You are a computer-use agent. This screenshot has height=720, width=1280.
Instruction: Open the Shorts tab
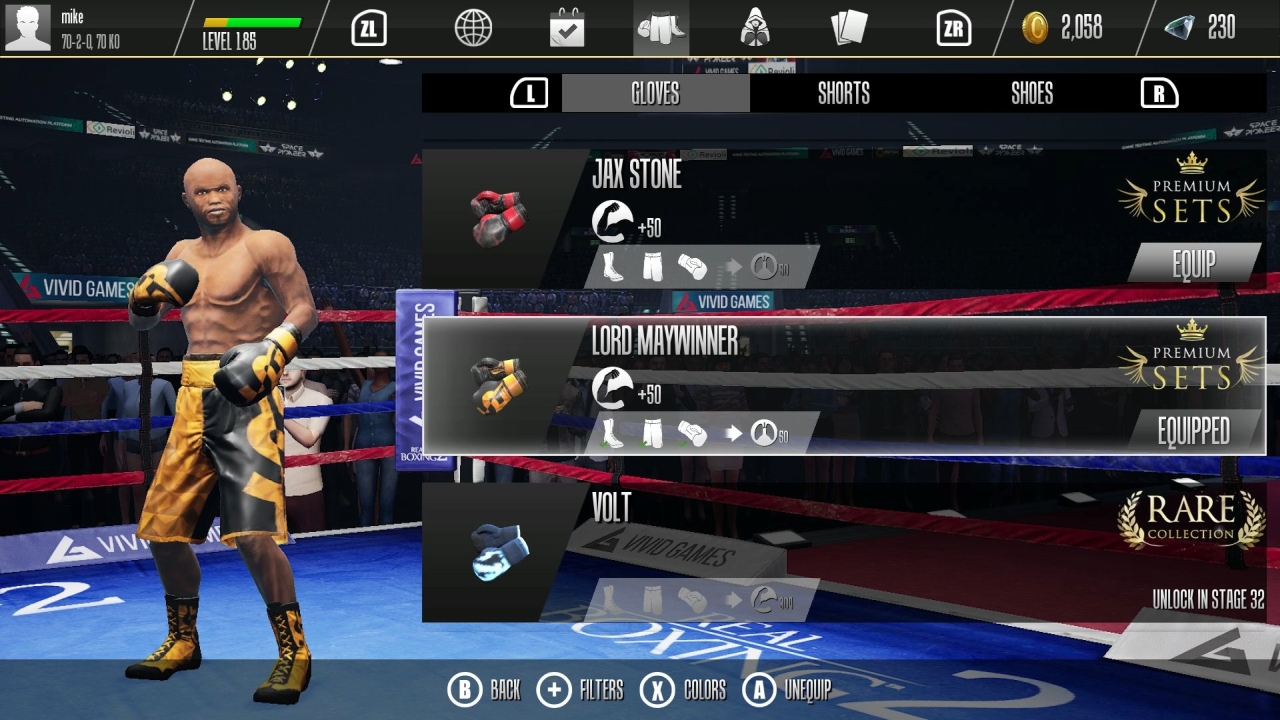coord(843,93)
